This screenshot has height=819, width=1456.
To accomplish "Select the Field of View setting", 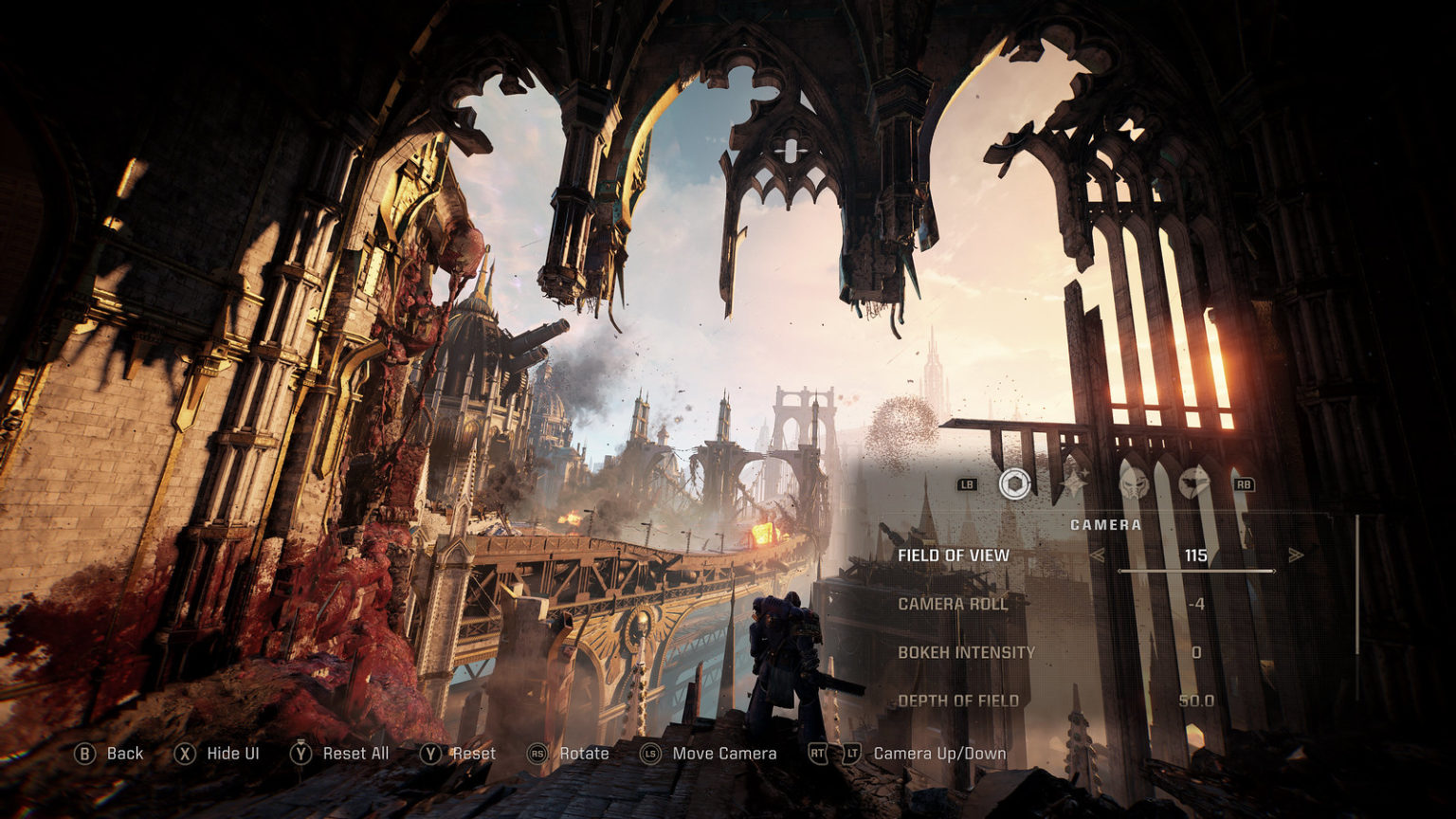I will click(x=954, y=555).
